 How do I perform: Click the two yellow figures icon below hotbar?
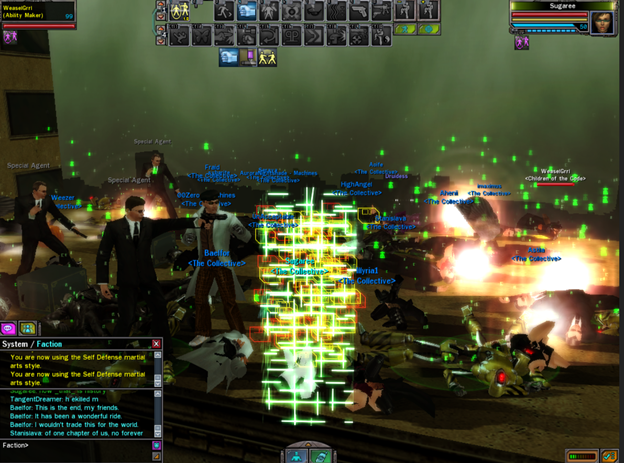267,58
